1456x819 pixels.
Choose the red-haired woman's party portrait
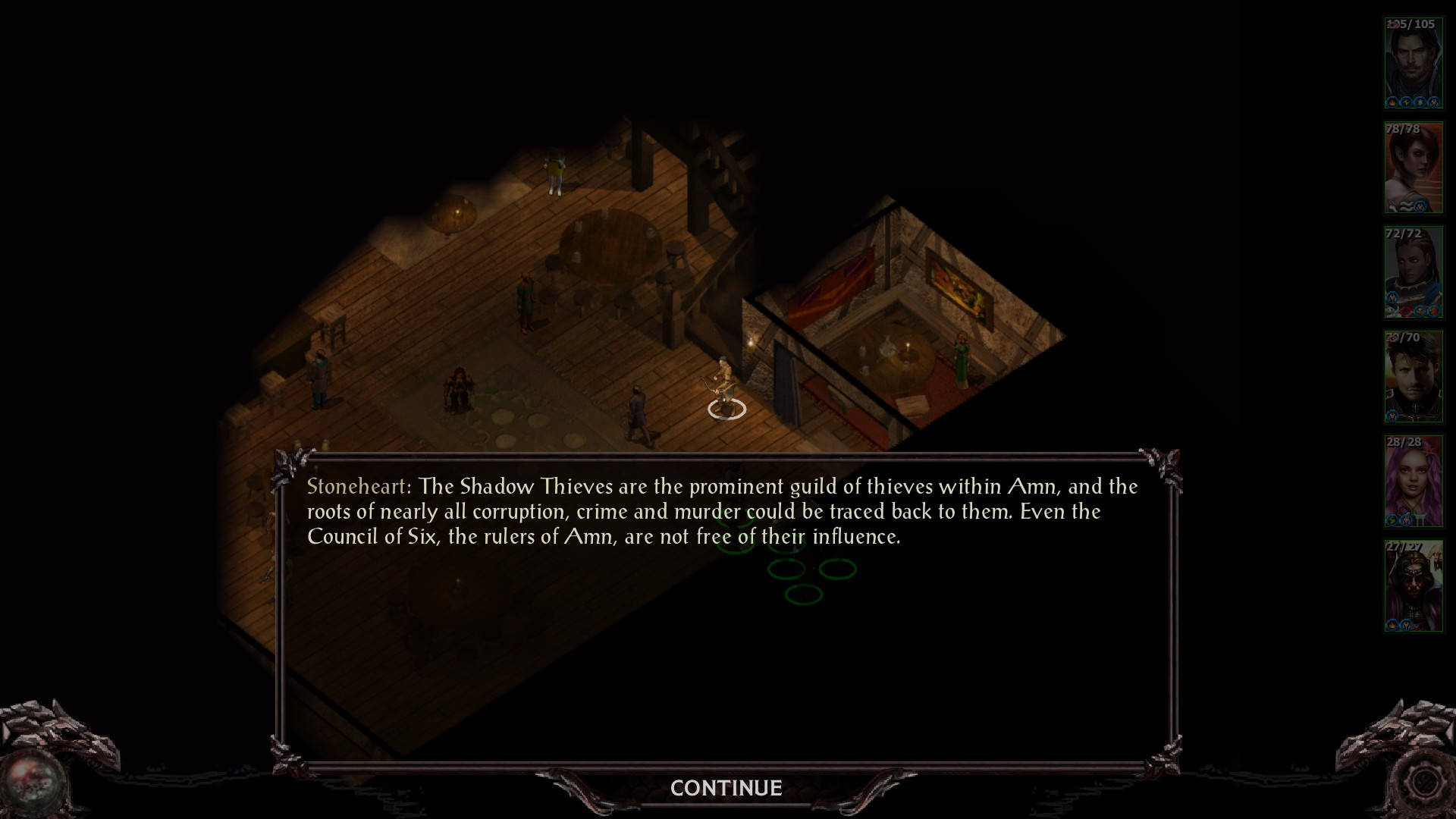(1413, 168)
